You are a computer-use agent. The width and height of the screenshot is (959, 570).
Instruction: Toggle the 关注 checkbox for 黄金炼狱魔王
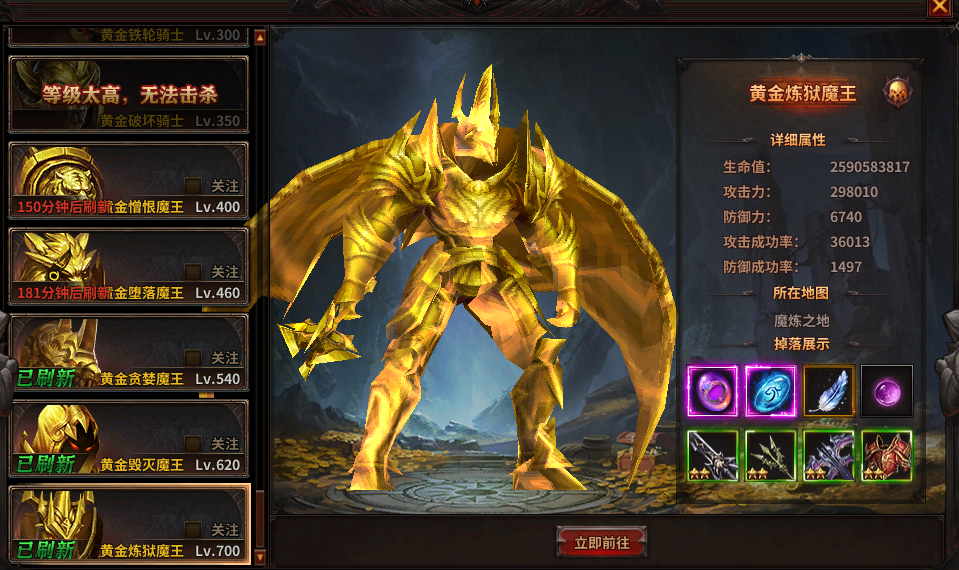tap(193, 529)
